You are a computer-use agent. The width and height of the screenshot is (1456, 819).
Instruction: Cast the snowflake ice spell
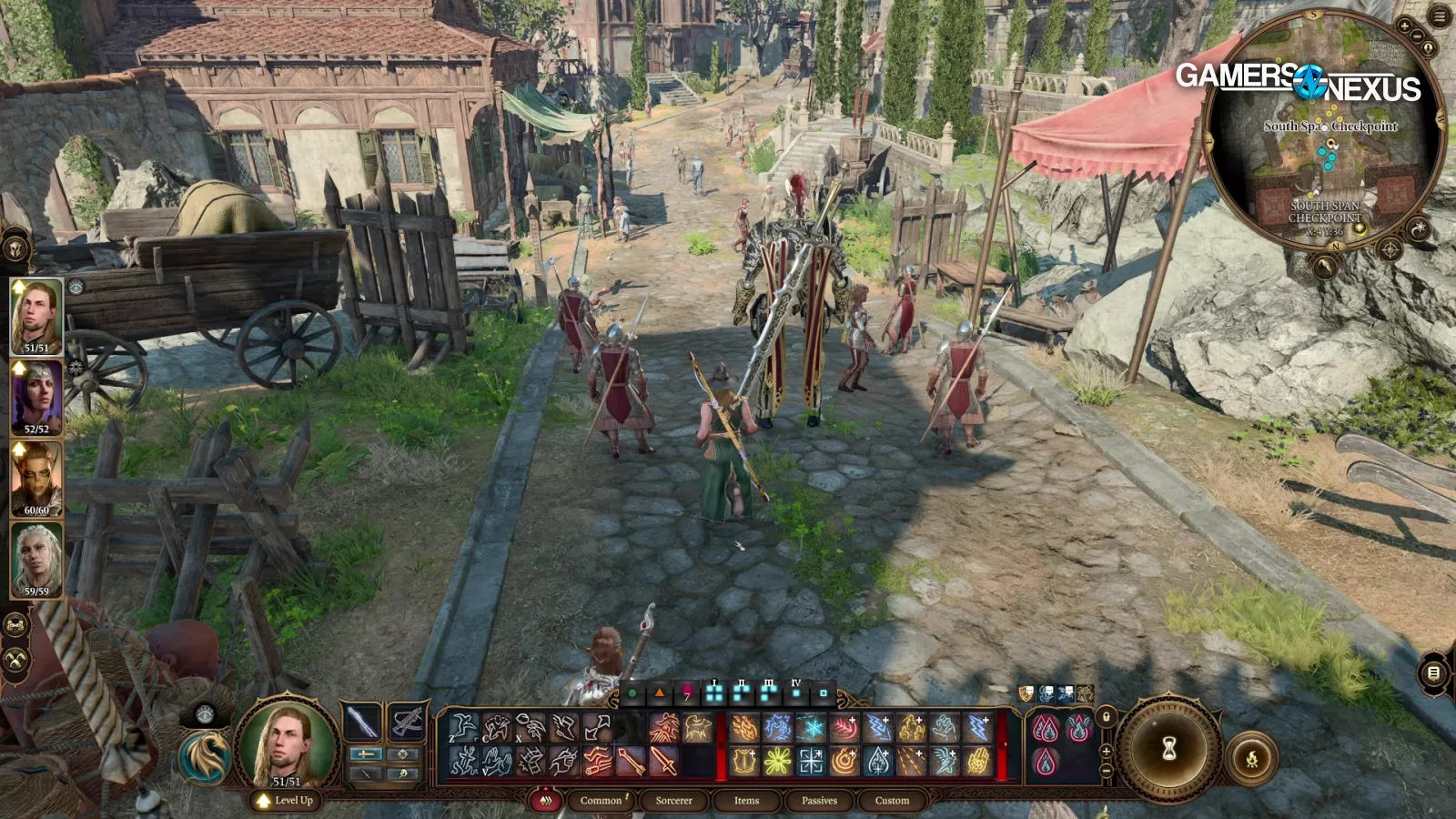point(811,728)
